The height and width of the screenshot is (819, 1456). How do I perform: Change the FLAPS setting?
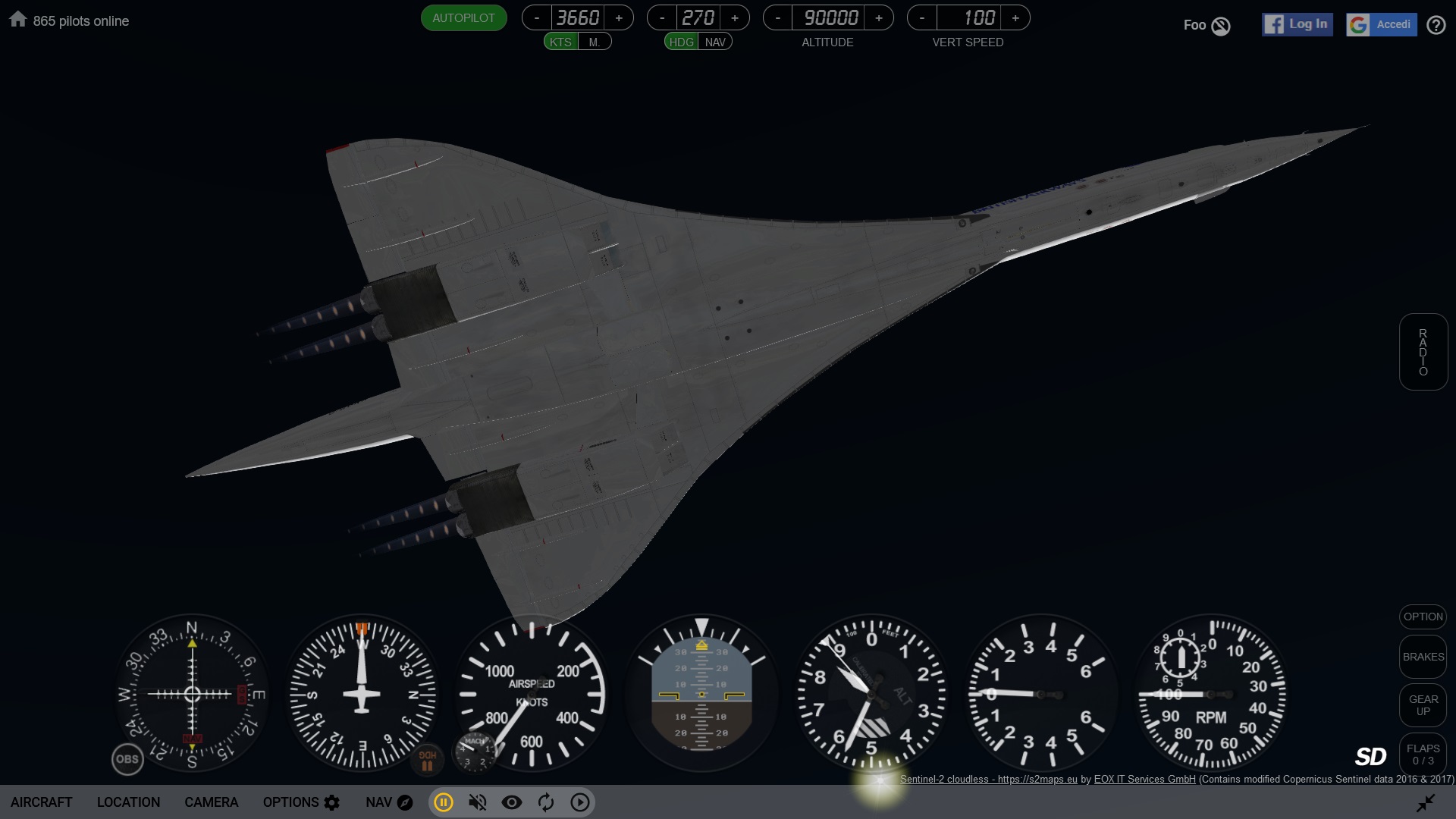coord(1423,755)
